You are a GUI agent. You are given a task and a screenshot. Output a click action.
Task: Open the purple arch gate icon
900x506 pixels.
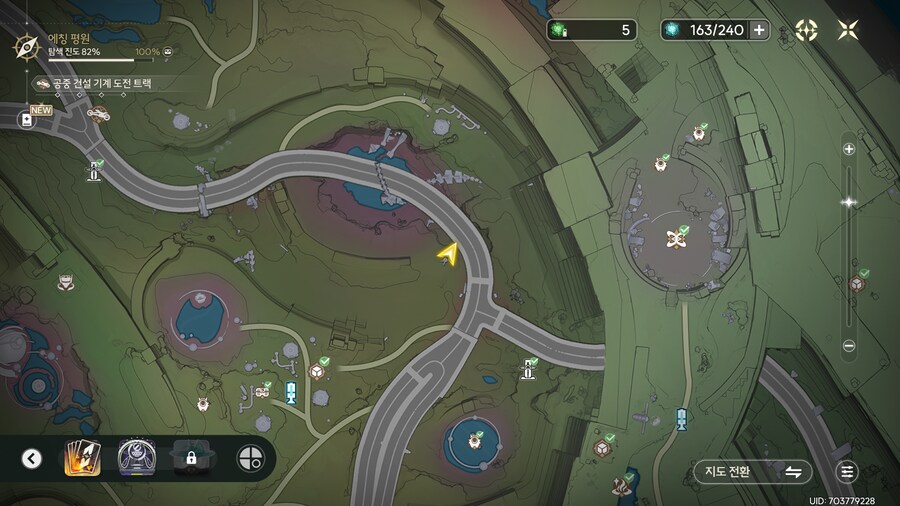(135, 459)
